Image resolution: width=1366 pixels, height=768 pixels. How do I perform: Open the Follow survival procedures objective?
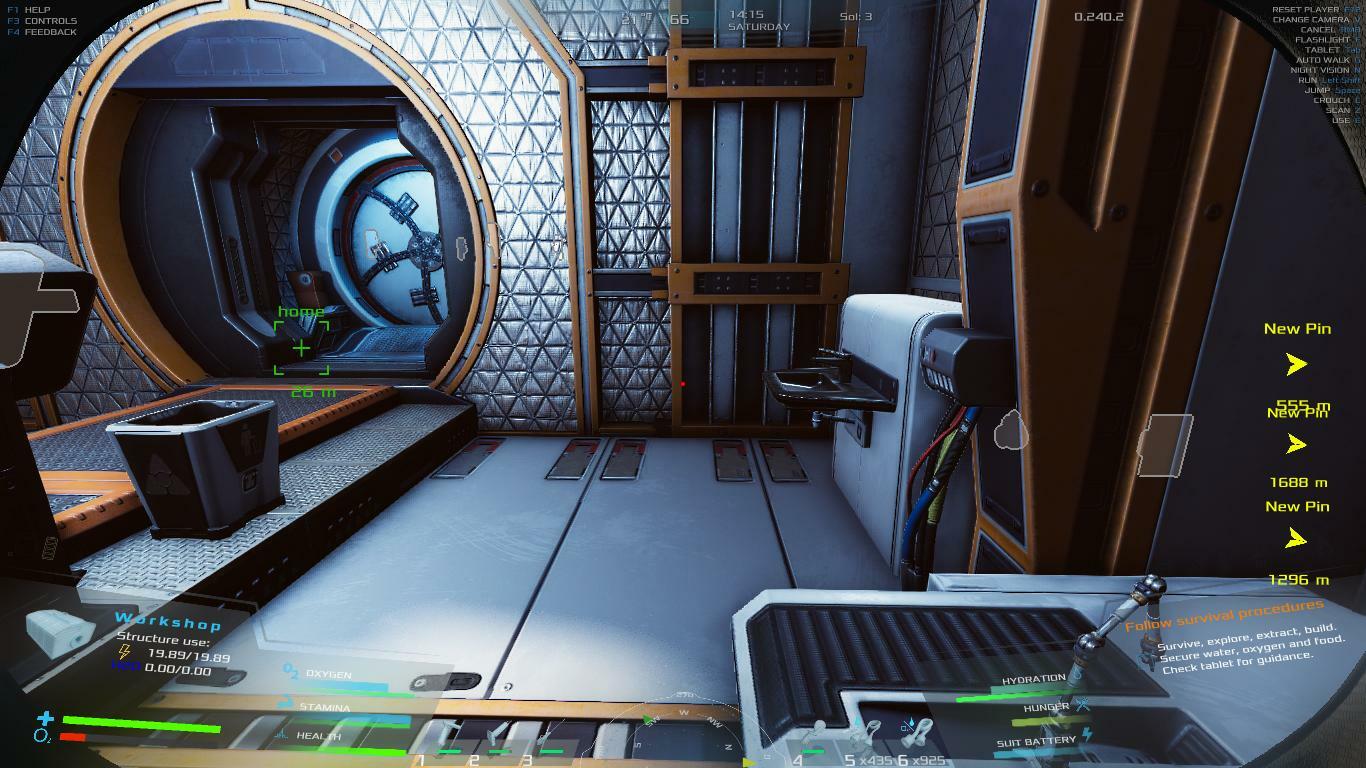tap(1224, 614)
